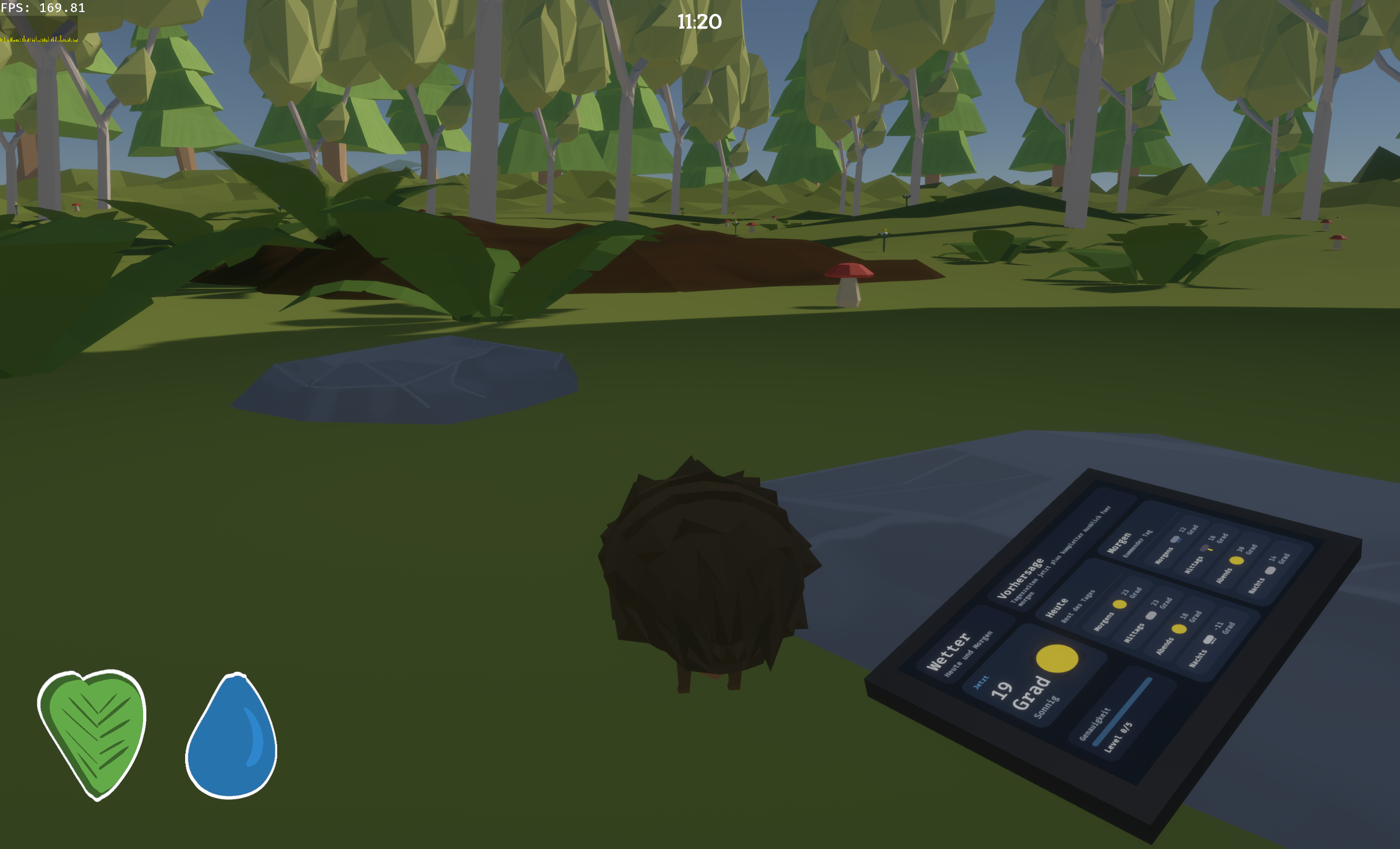This screenshot has width=1400, height=849.
Task: Click the rain icon beside Morgens tomorrow
Action: [x=1175, y=540]
